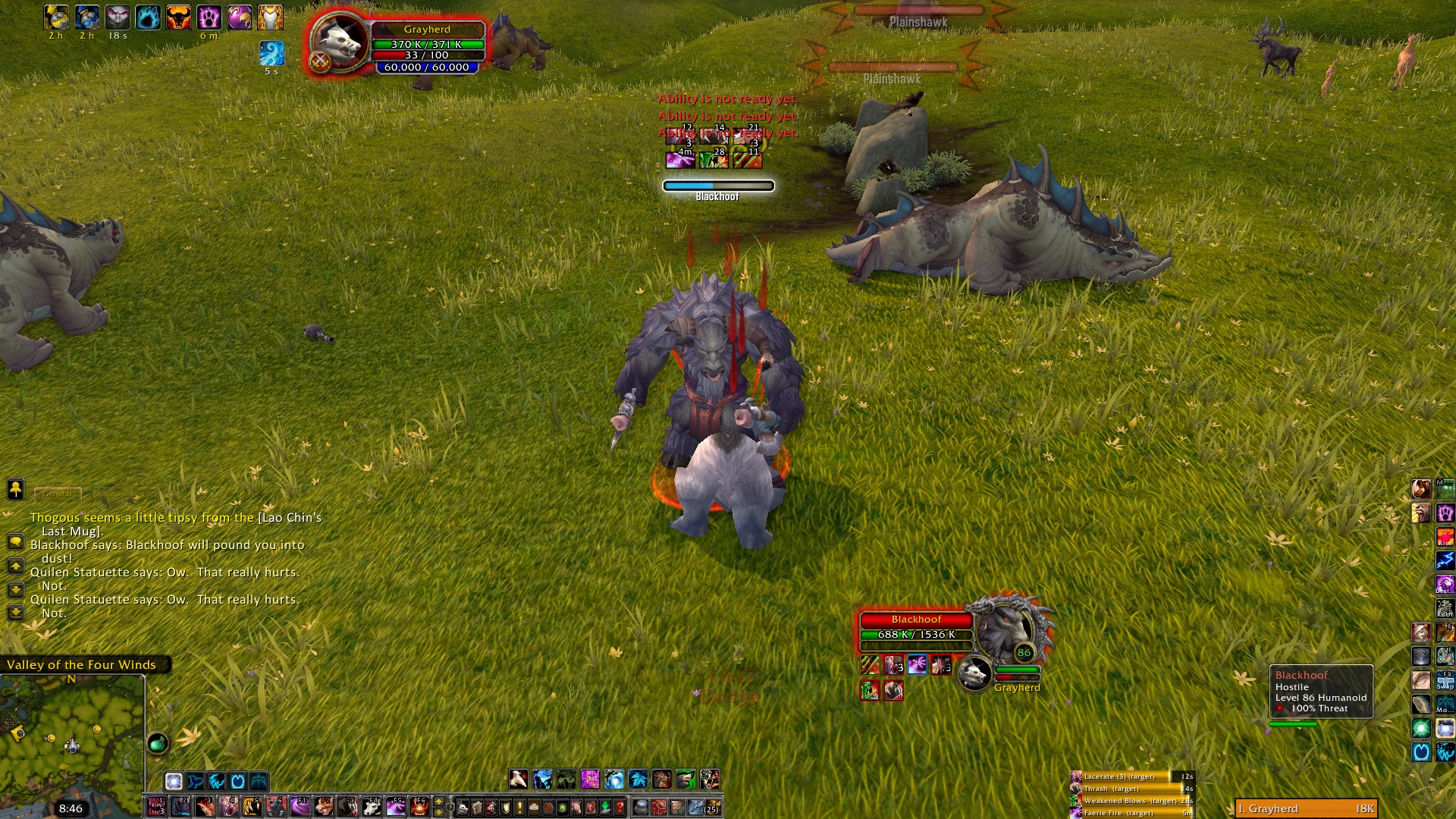Open the backpack bag showing 25 slots
This screenshot has width=1456, height=819.
(712, 807)
